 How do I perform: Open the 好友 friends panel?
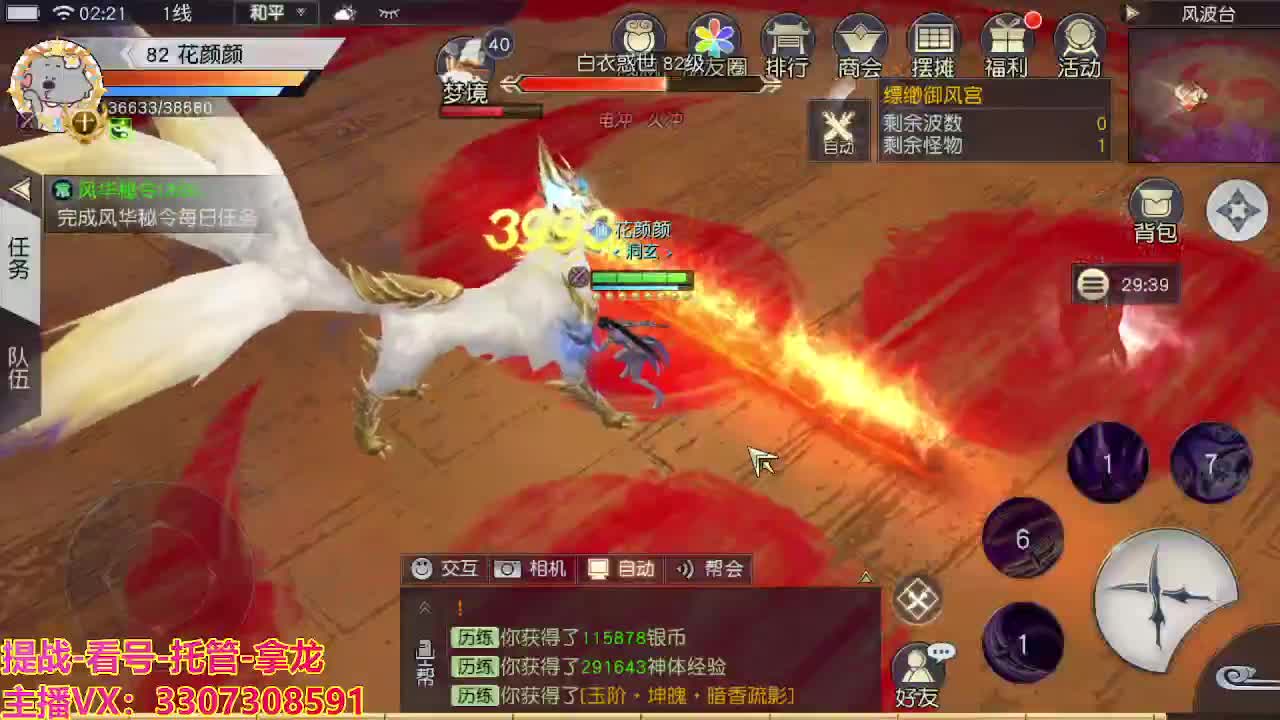point(915,665)
